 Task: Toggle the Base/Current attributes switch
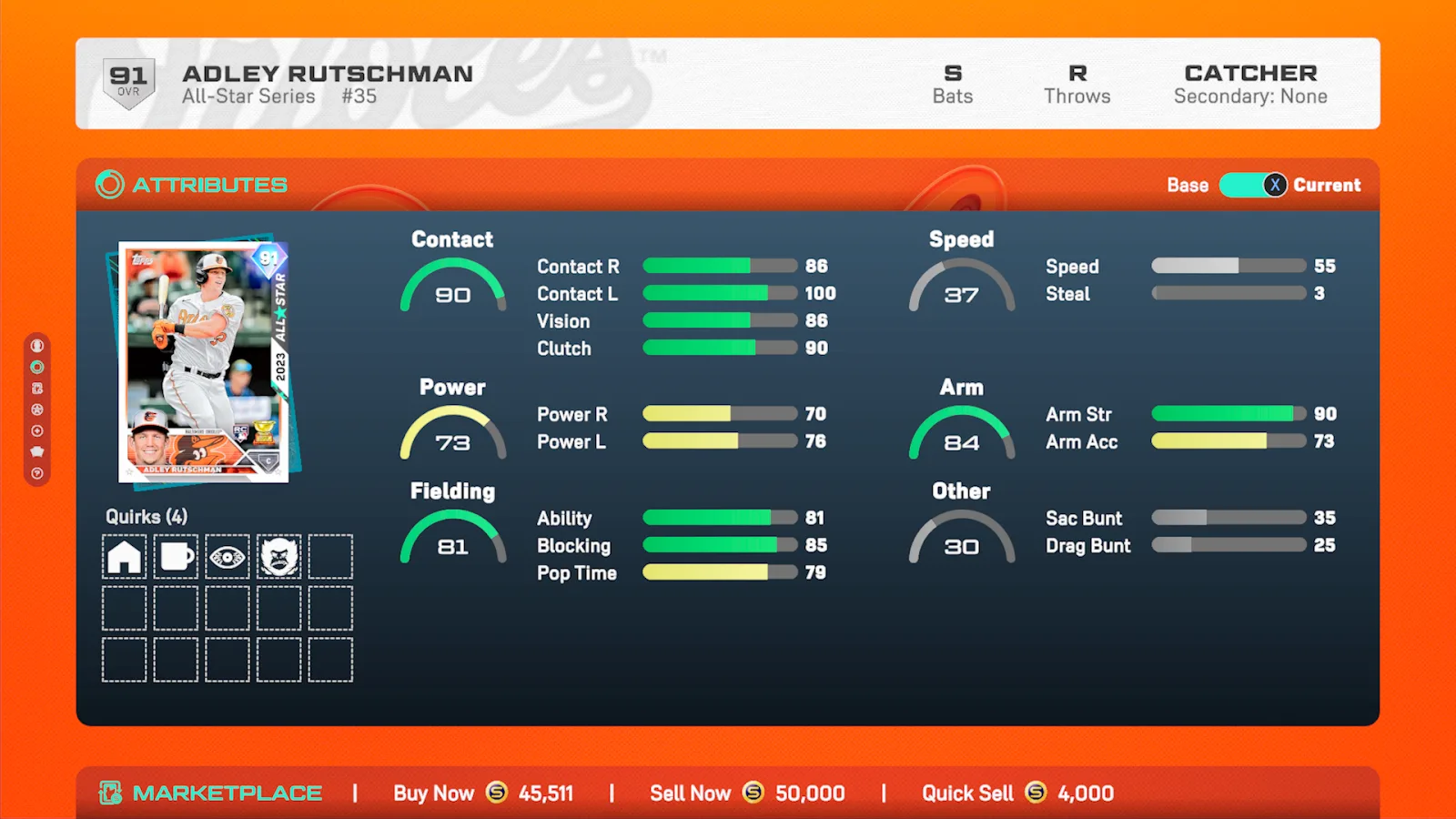click(x=1253, y=185)
